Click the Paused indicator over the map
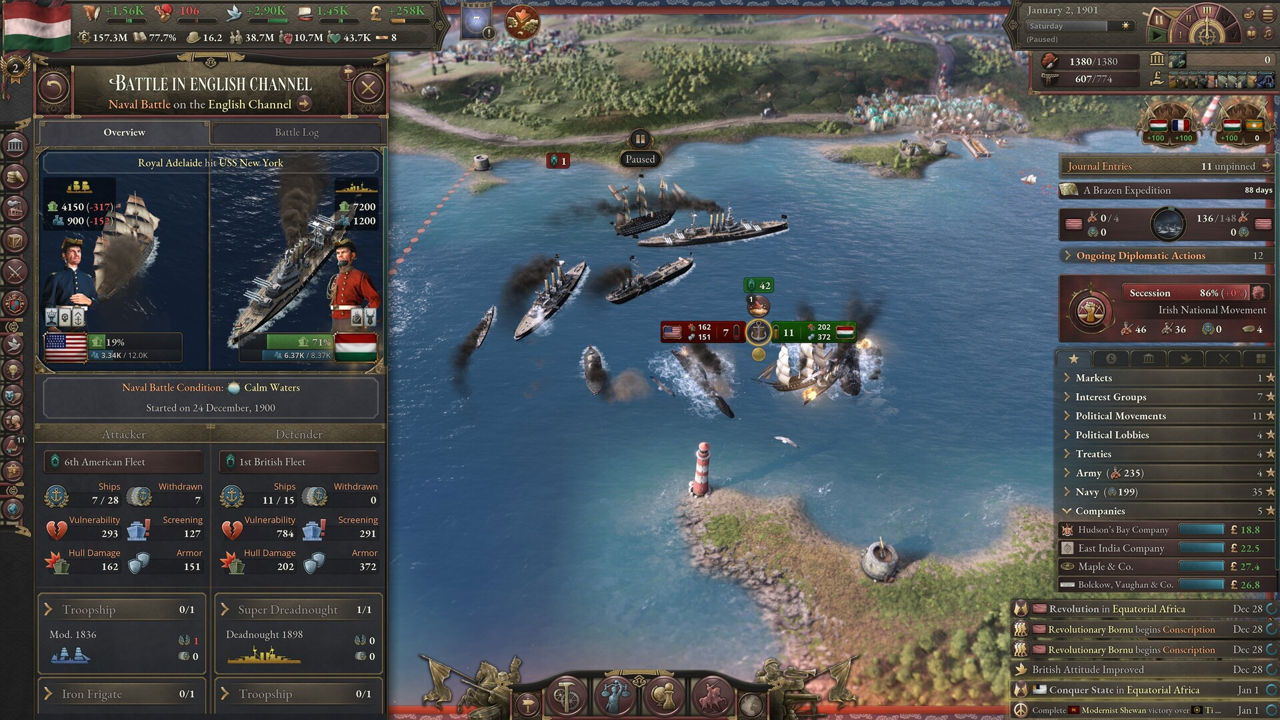The width and height of the screenshot is (1280, 720). pos(640,159)
